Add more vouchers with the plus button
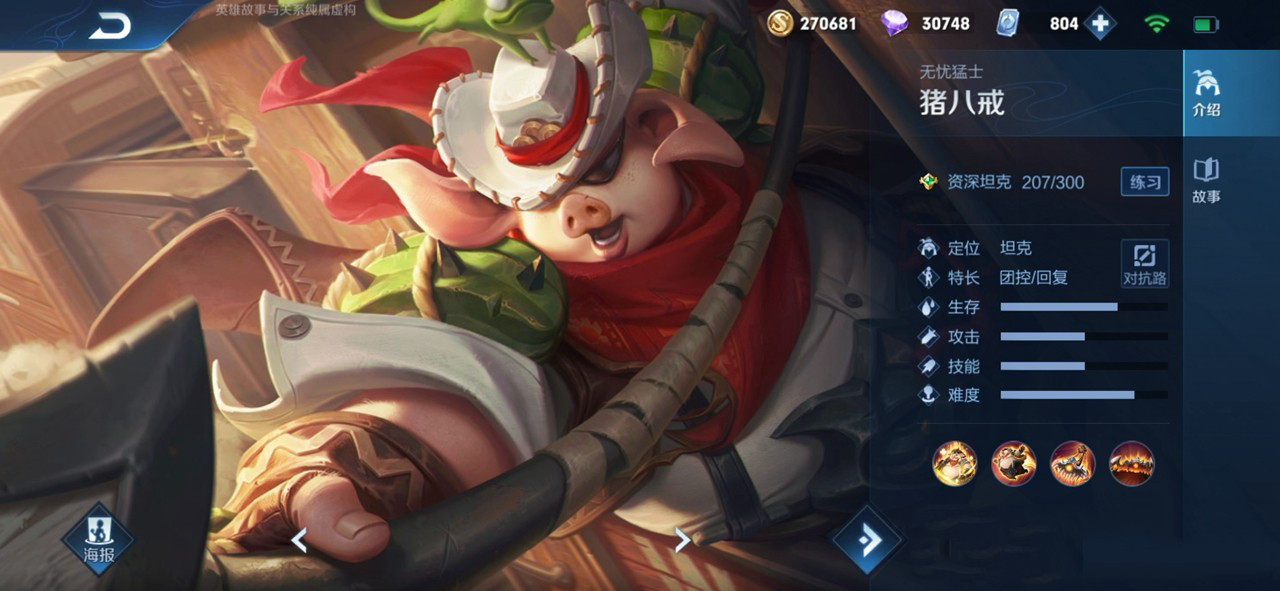 [x=1100, y=23]
